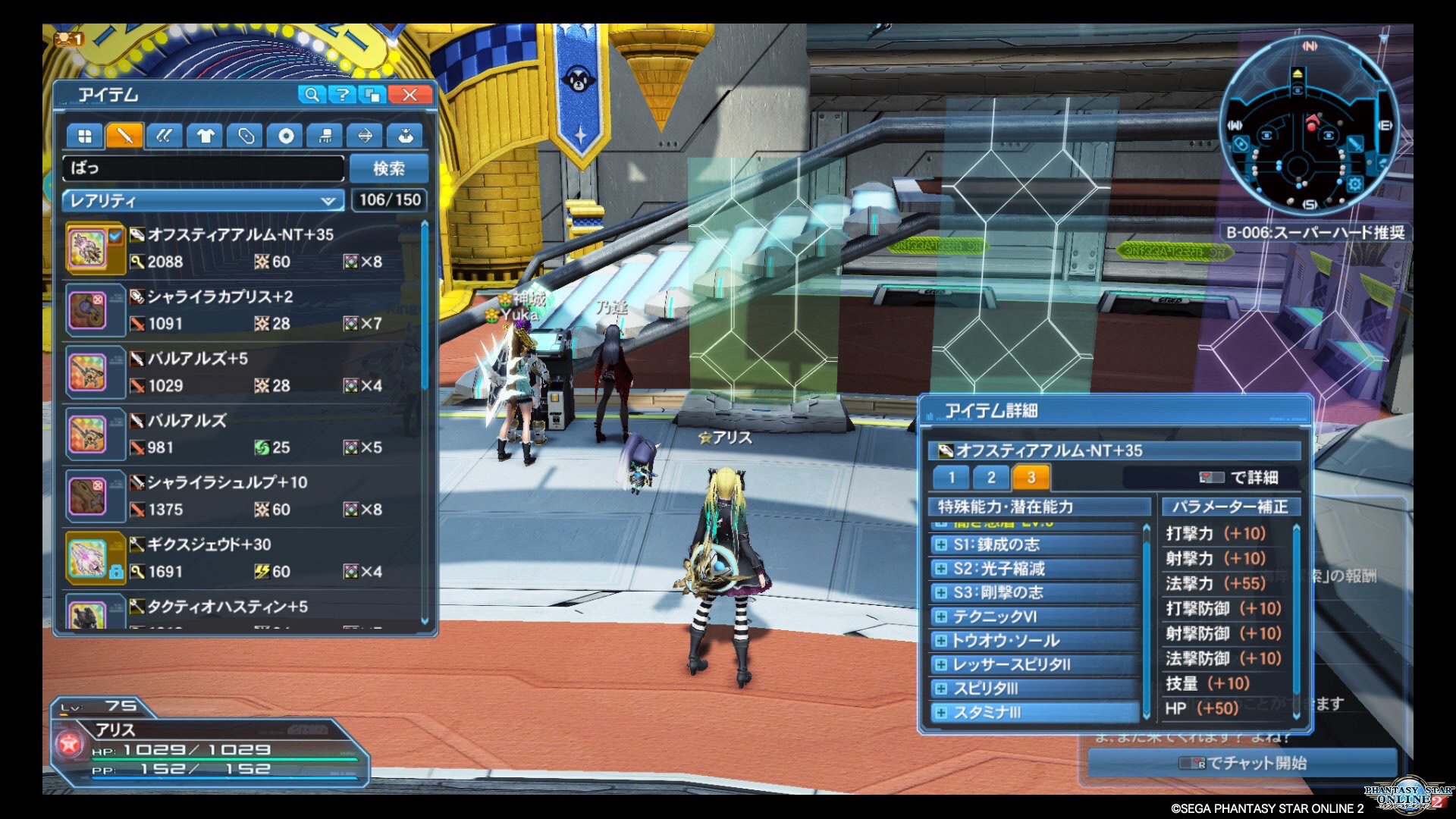
Task: Run search with the 検索 button
Action: 389,168
